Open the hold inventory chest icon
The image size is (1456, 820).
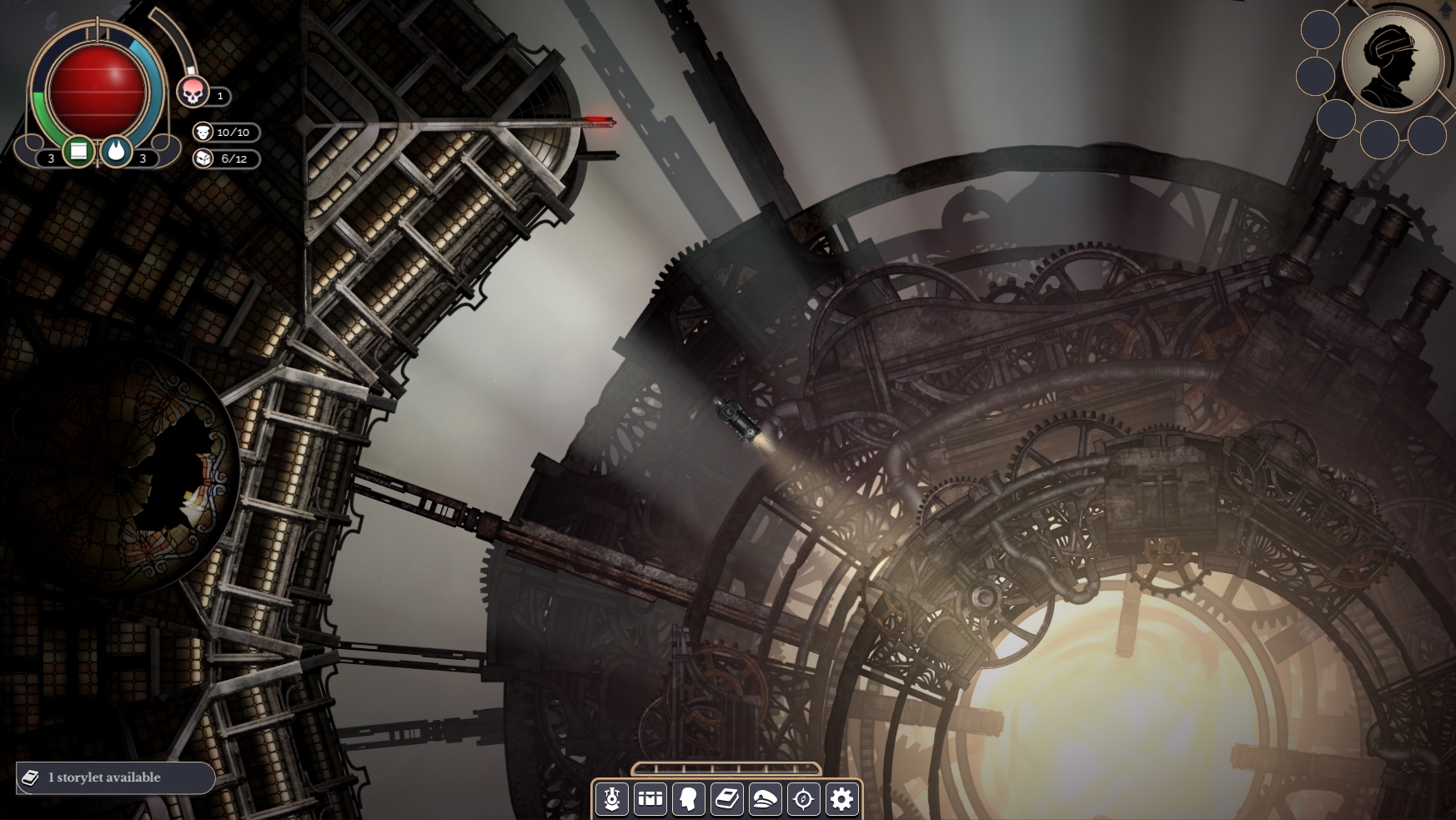pos(651,799)
